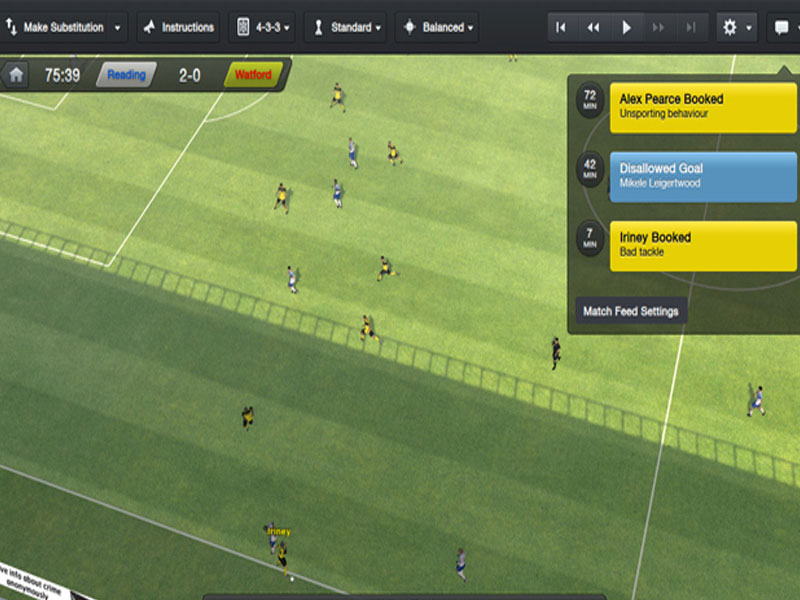Screen dimensions: 800x600
Task: Skip to the end of the highlight
Action: point(690,27)
